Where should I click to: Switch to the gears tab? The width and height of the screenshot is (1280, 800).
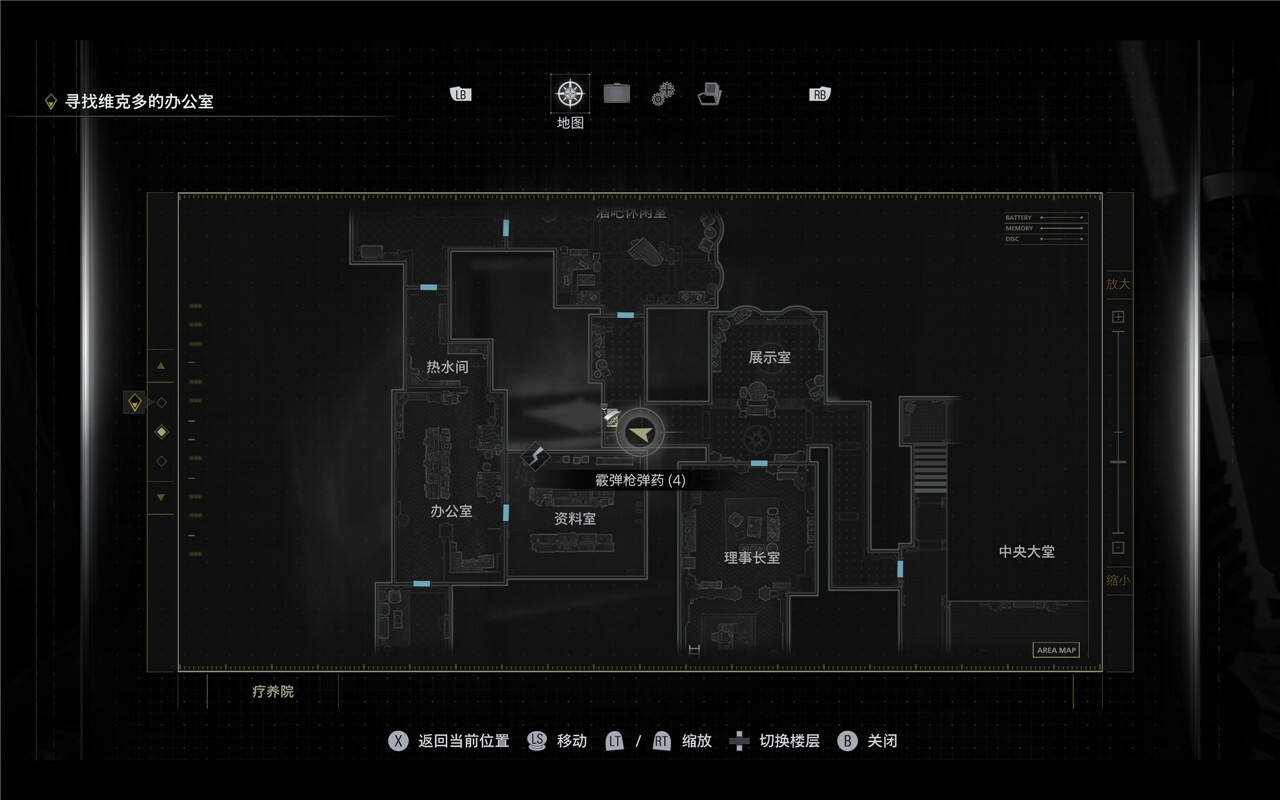click(664, 95)
